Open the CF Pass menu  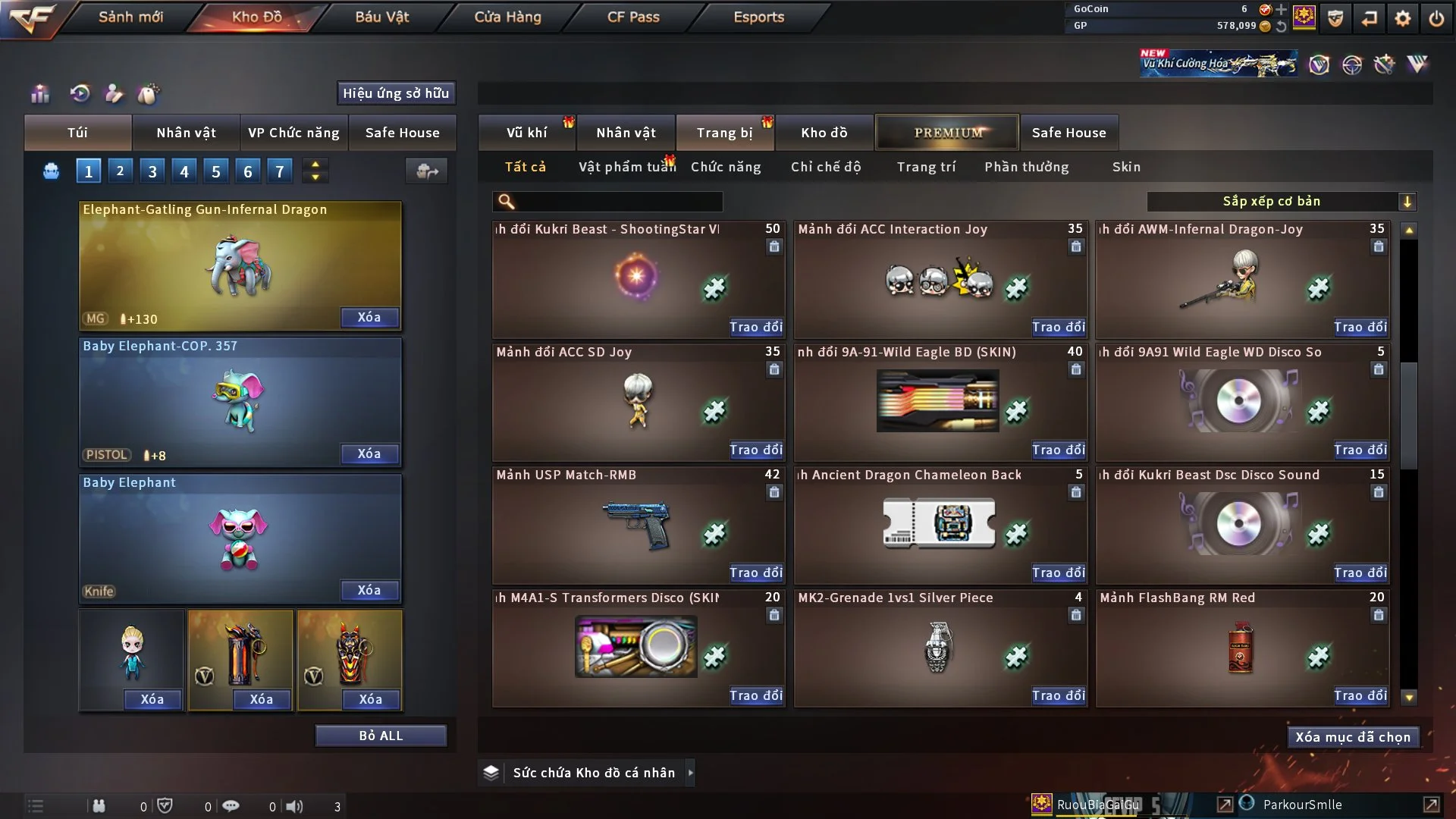click(x=633, y=17)
